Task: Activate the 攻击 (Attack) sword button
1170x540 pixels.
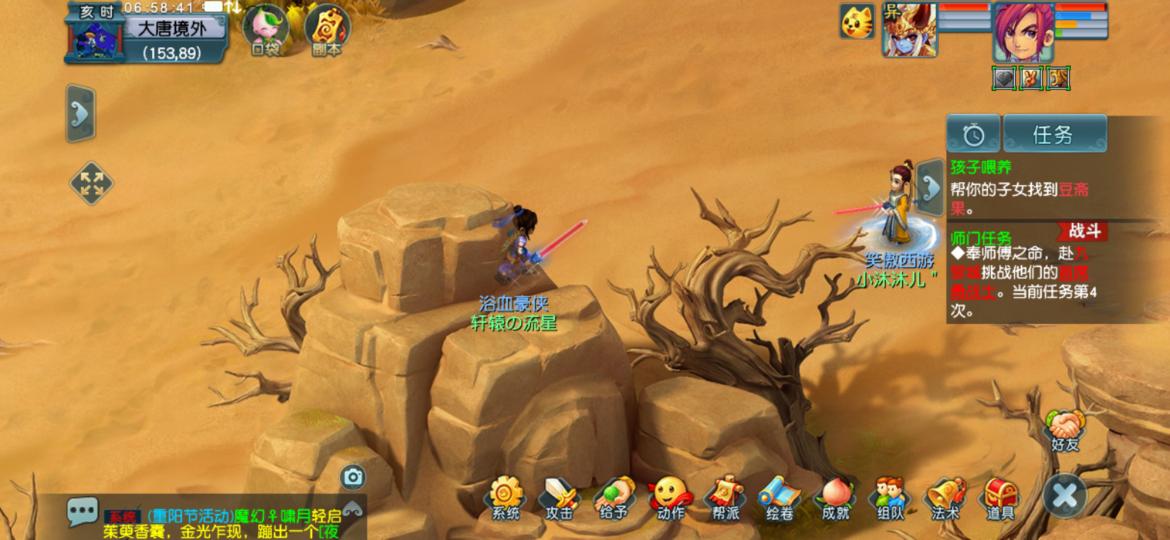Action: pyautogui.click(x=559, y=497)
